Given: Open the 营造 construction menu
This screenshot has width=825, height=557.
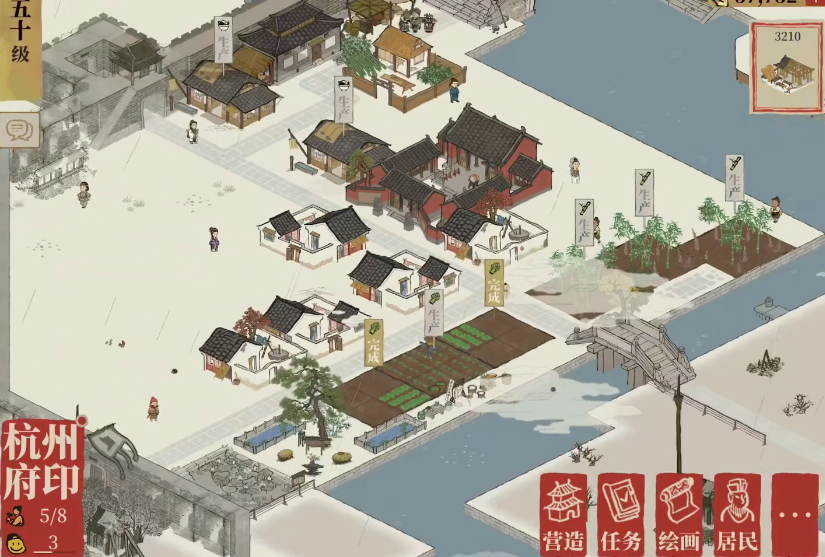Looking at the screenshot, I should (x=563, y=514).
